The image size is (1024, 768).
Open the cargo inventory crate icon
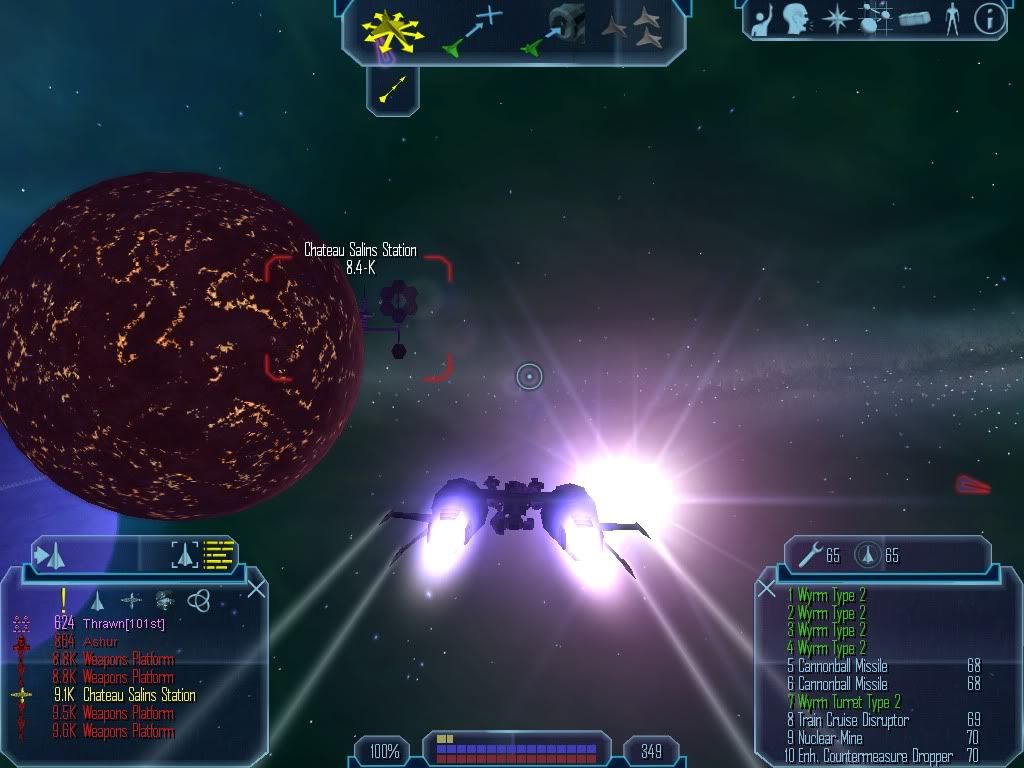(914, 20)
